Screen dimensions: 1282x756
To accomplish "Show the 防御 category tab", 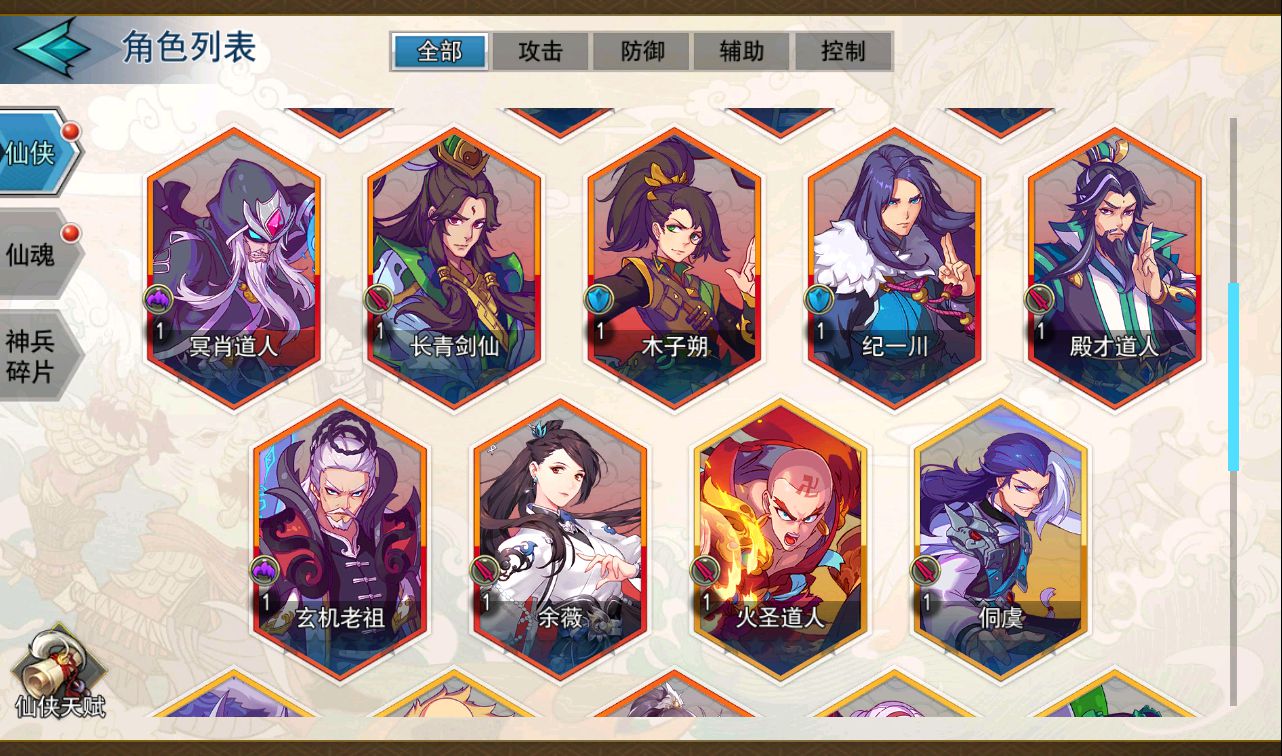I will [642, 51].
